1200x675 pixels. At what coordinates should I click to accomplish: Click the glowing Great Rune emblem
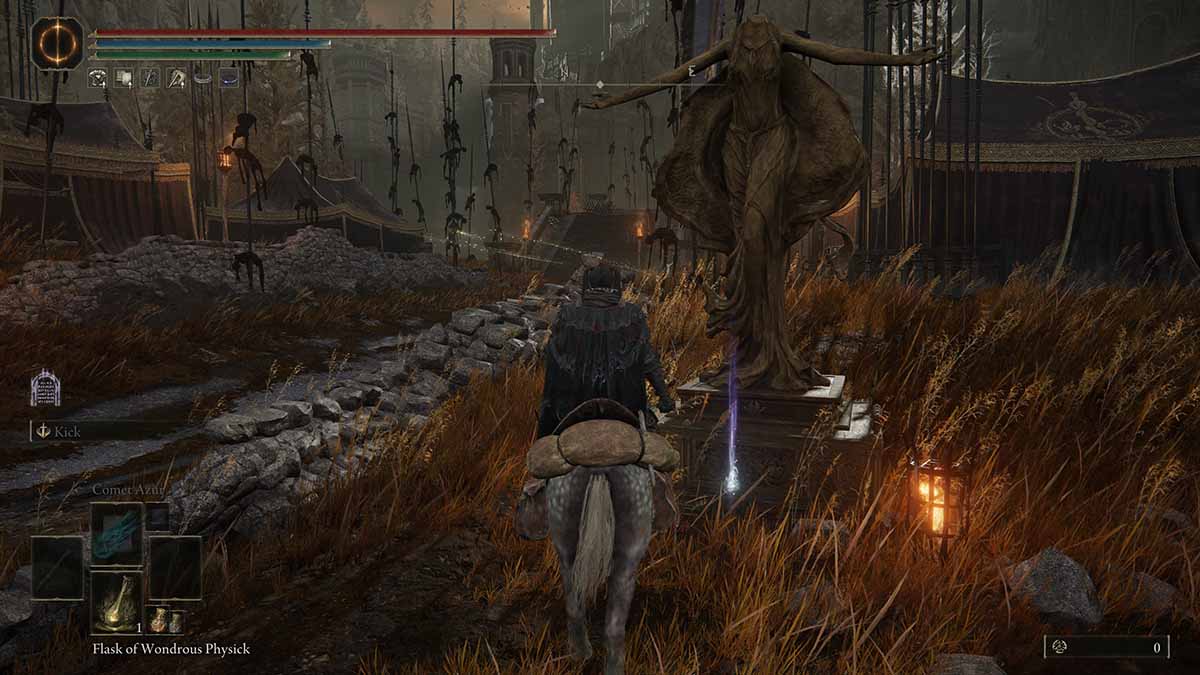tap(57, 44)
